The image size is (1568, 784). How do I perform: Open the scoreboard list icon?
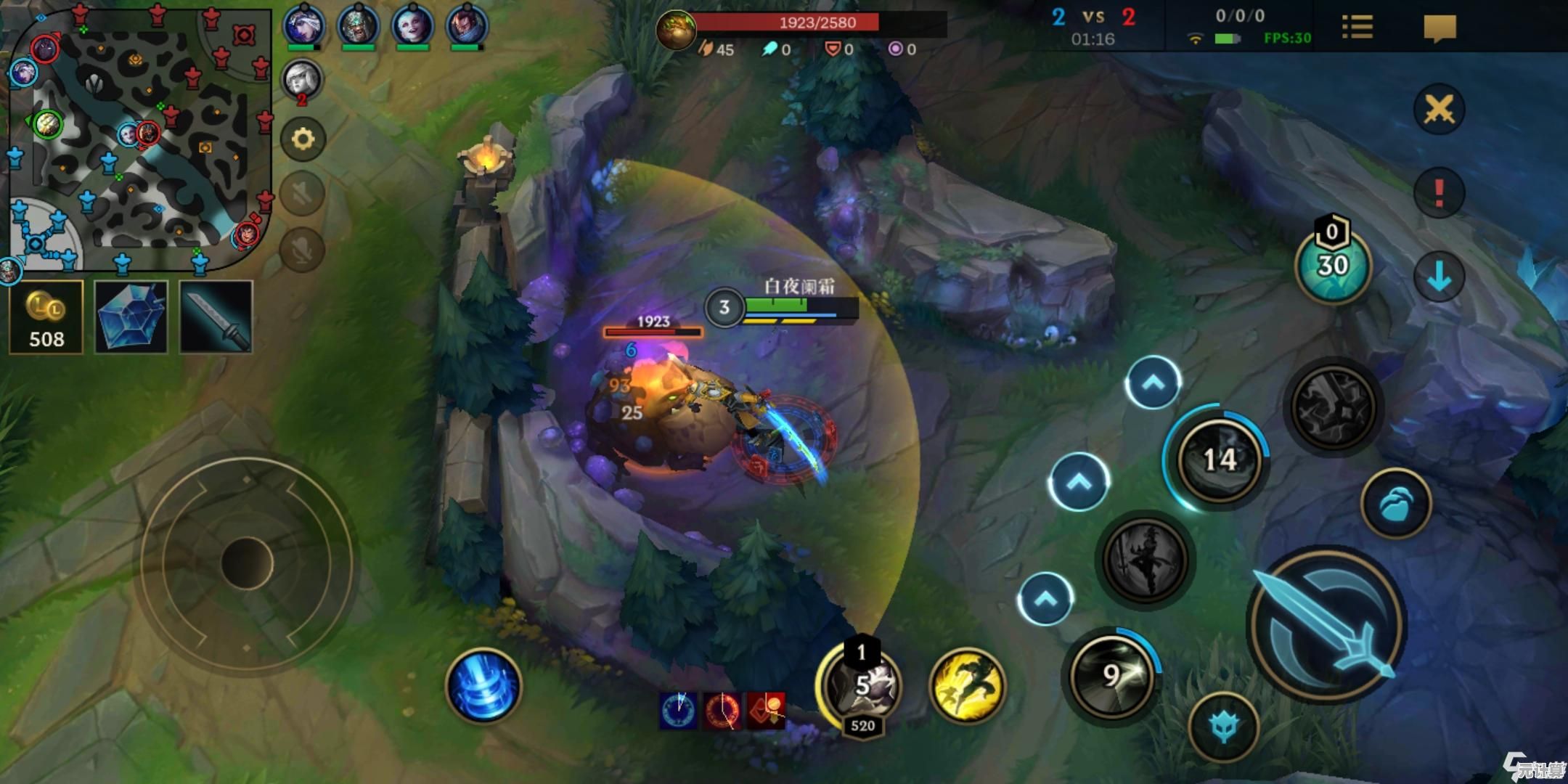[x=1357, y=28]
